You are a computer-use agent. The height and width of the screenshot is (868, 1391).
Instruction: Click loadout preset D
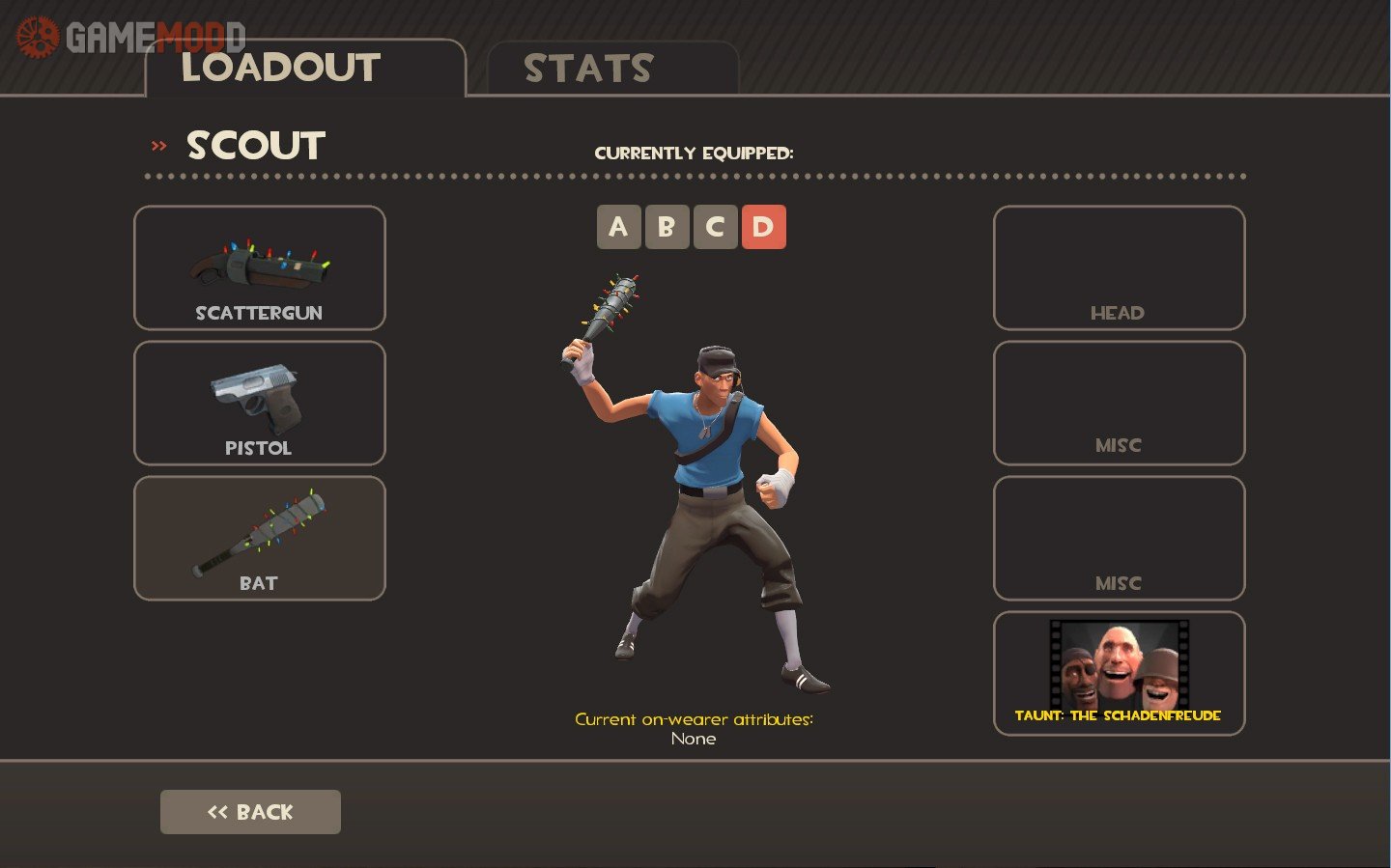763,228
